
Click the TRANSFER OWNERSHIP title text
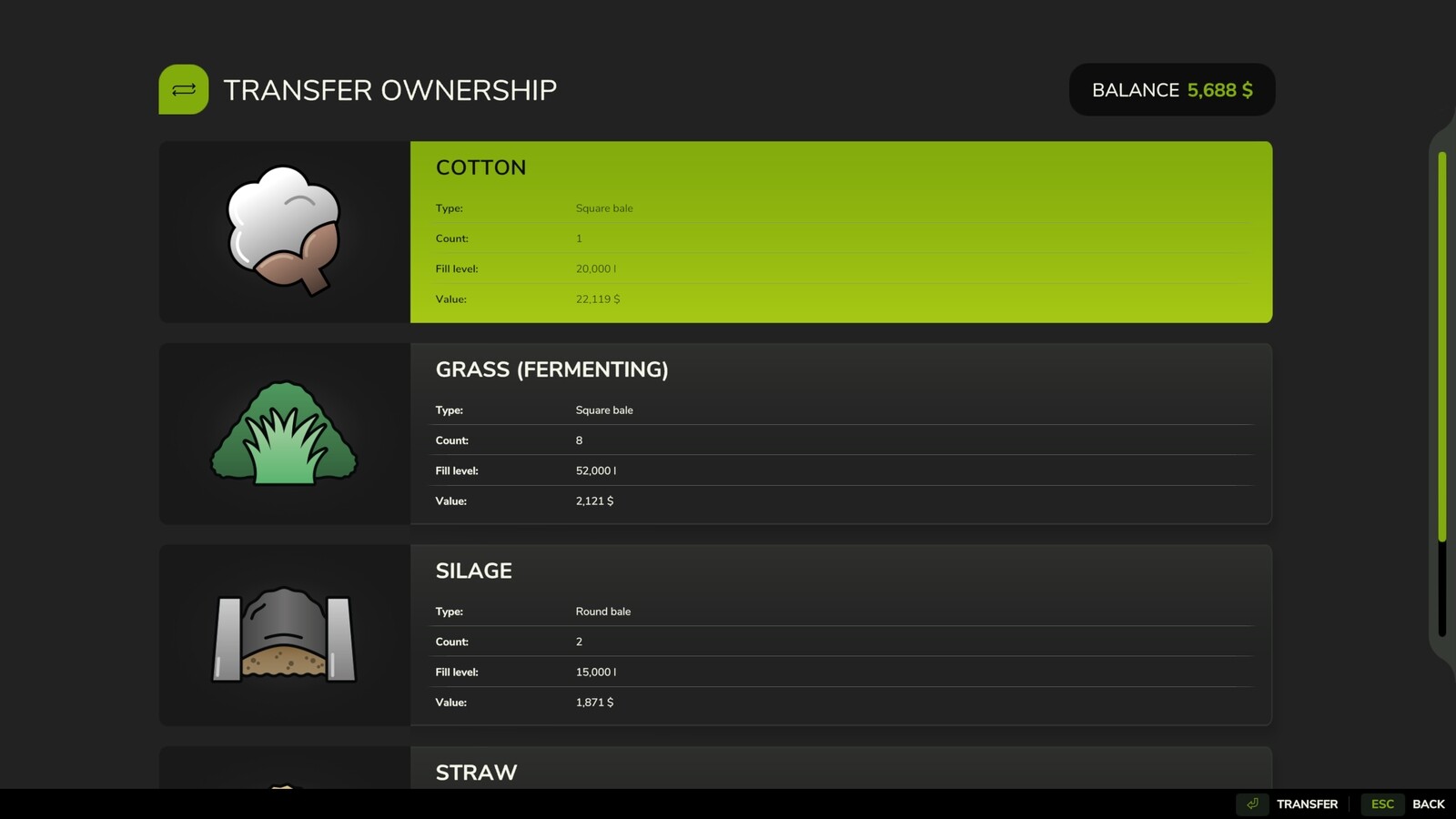tap(391, 89)
